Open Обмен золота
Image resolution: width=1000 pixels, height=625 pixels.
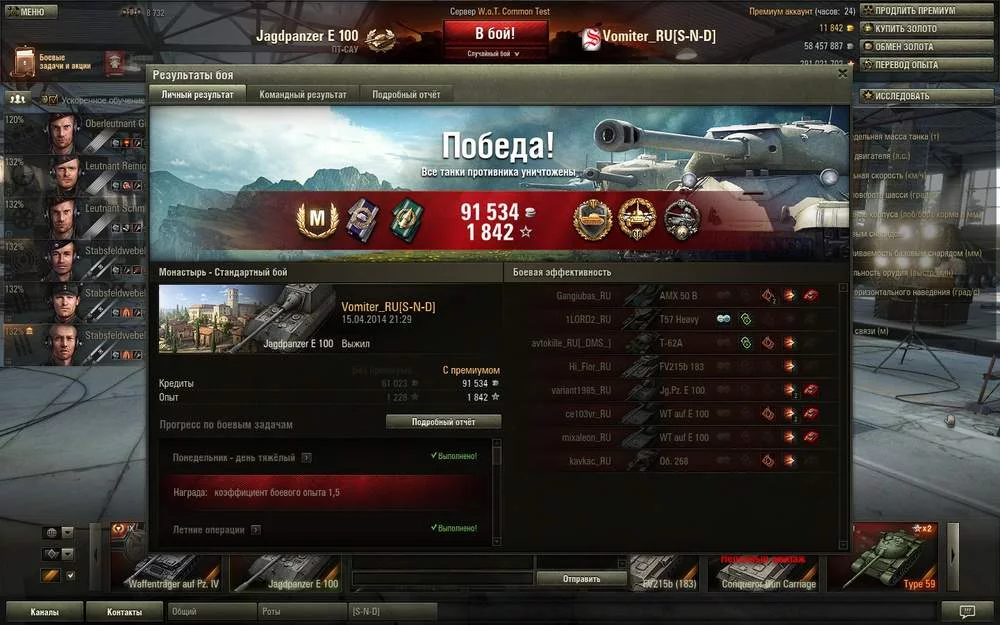pos(922,47)
